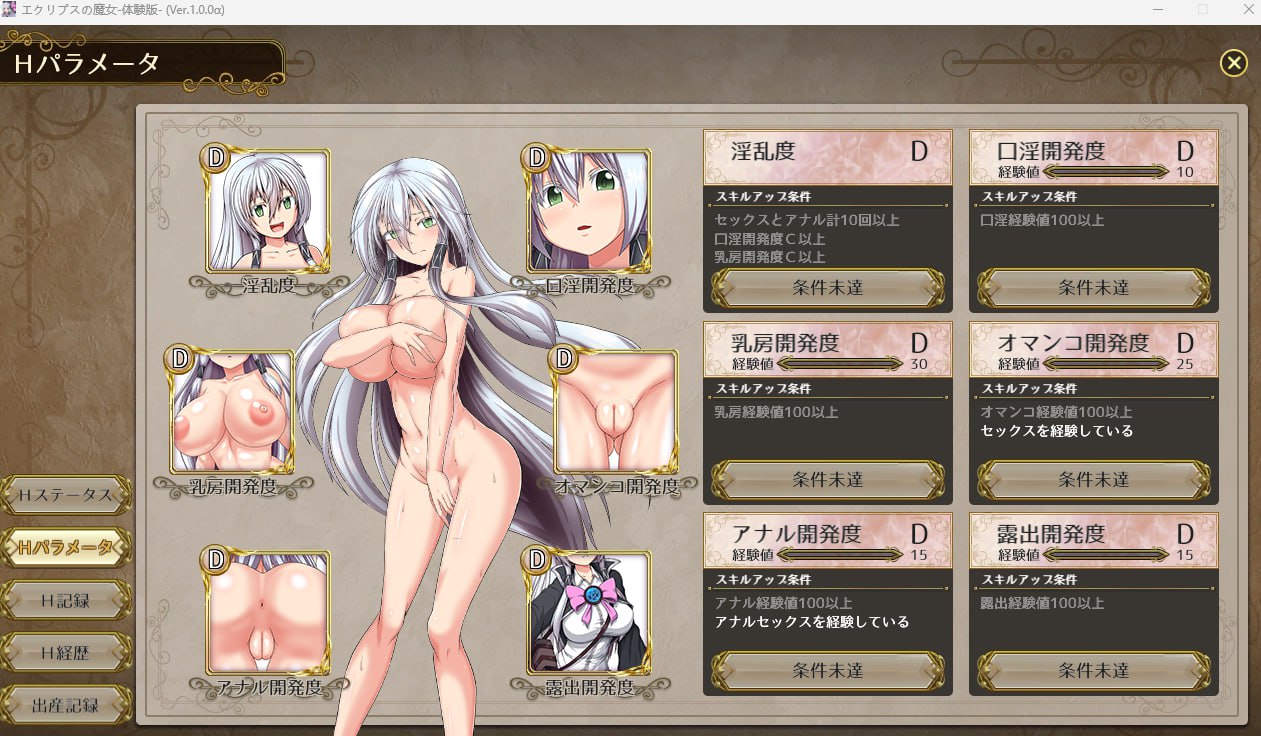Open the Hステータス tab
The image size is (1261, 736).
[66, 495]
